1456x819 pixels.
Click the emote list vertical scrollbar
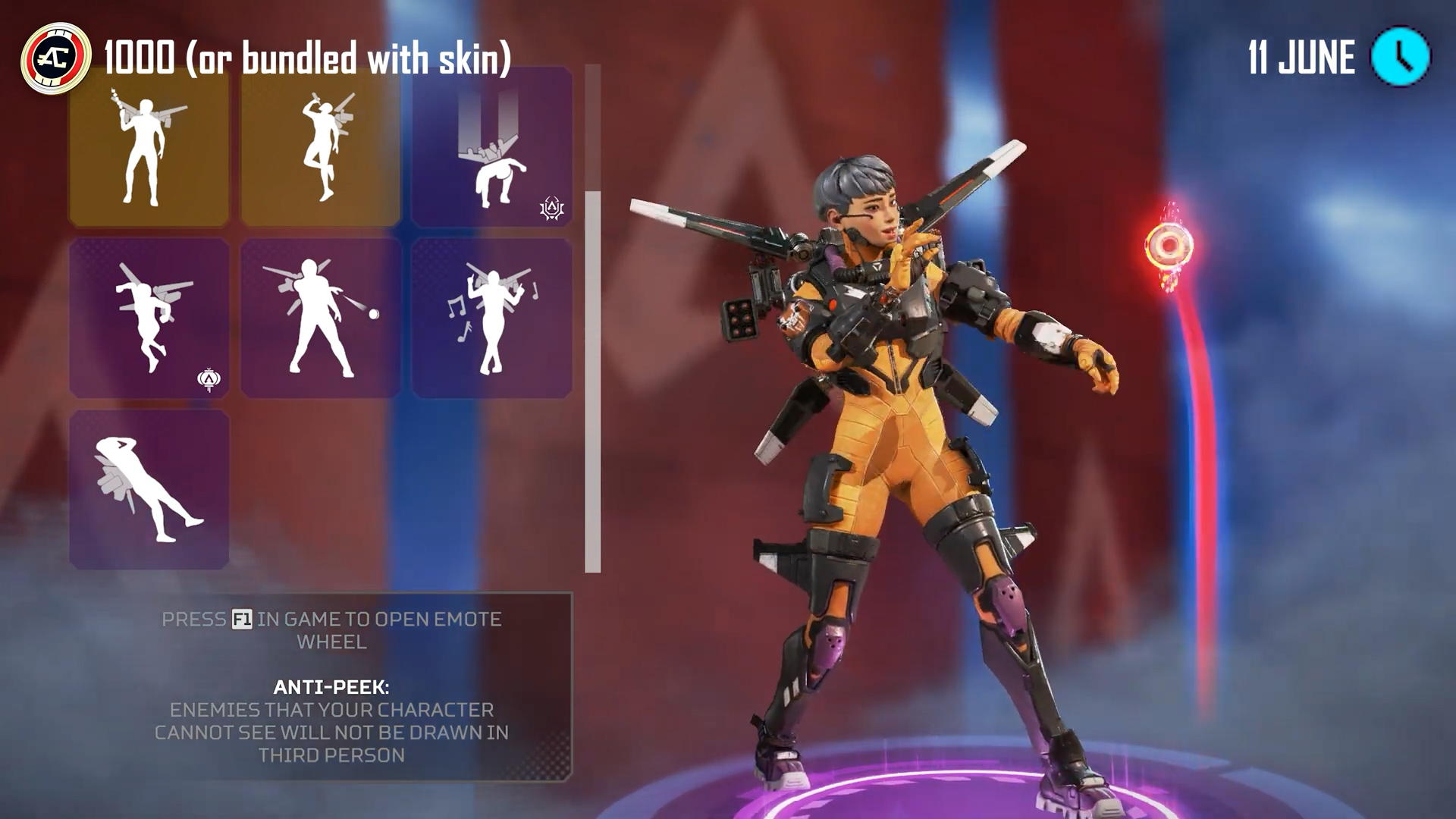coord(593,379)
